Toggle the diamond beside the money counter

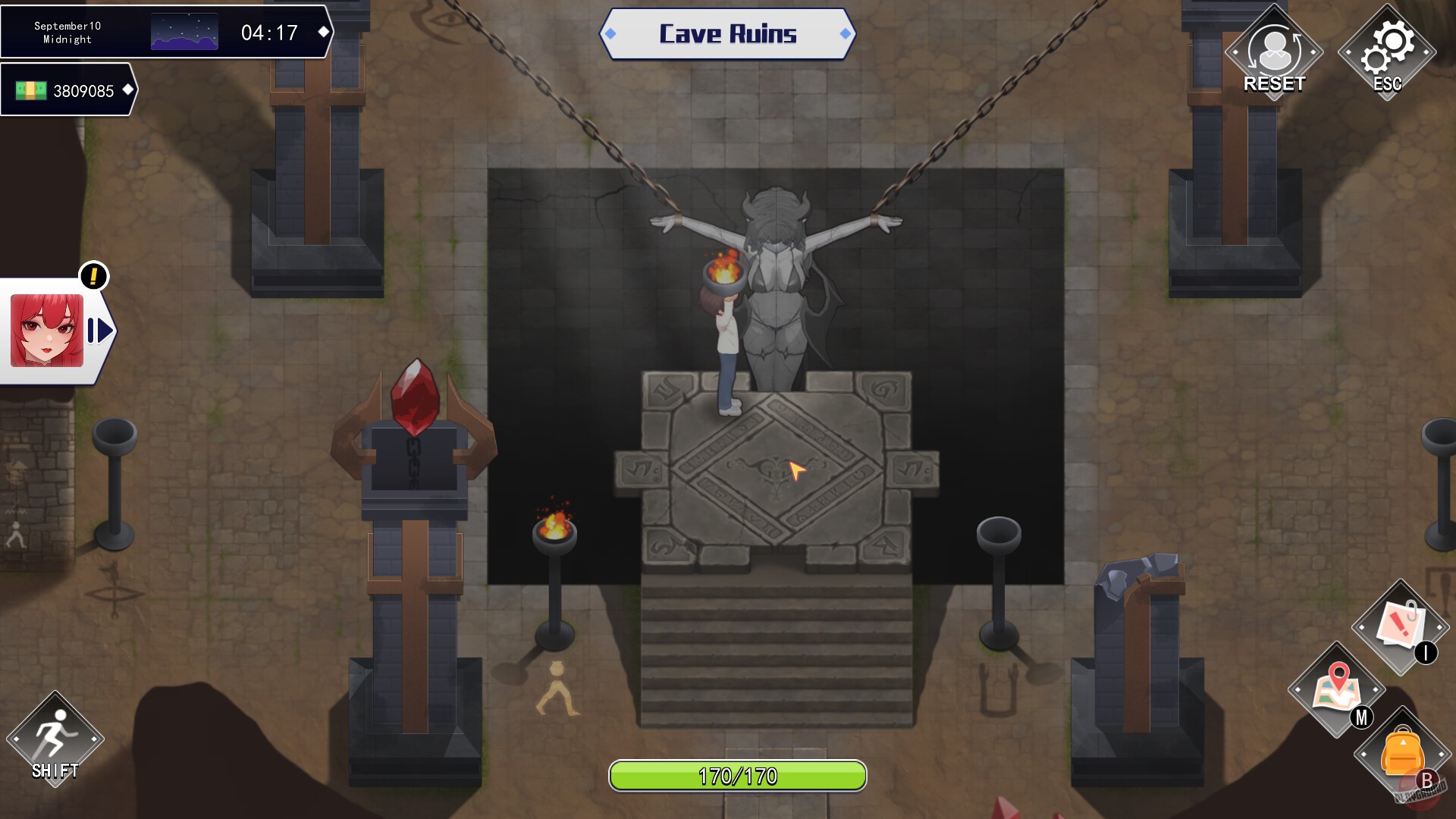pyautogui.click(x=127, y=91)
